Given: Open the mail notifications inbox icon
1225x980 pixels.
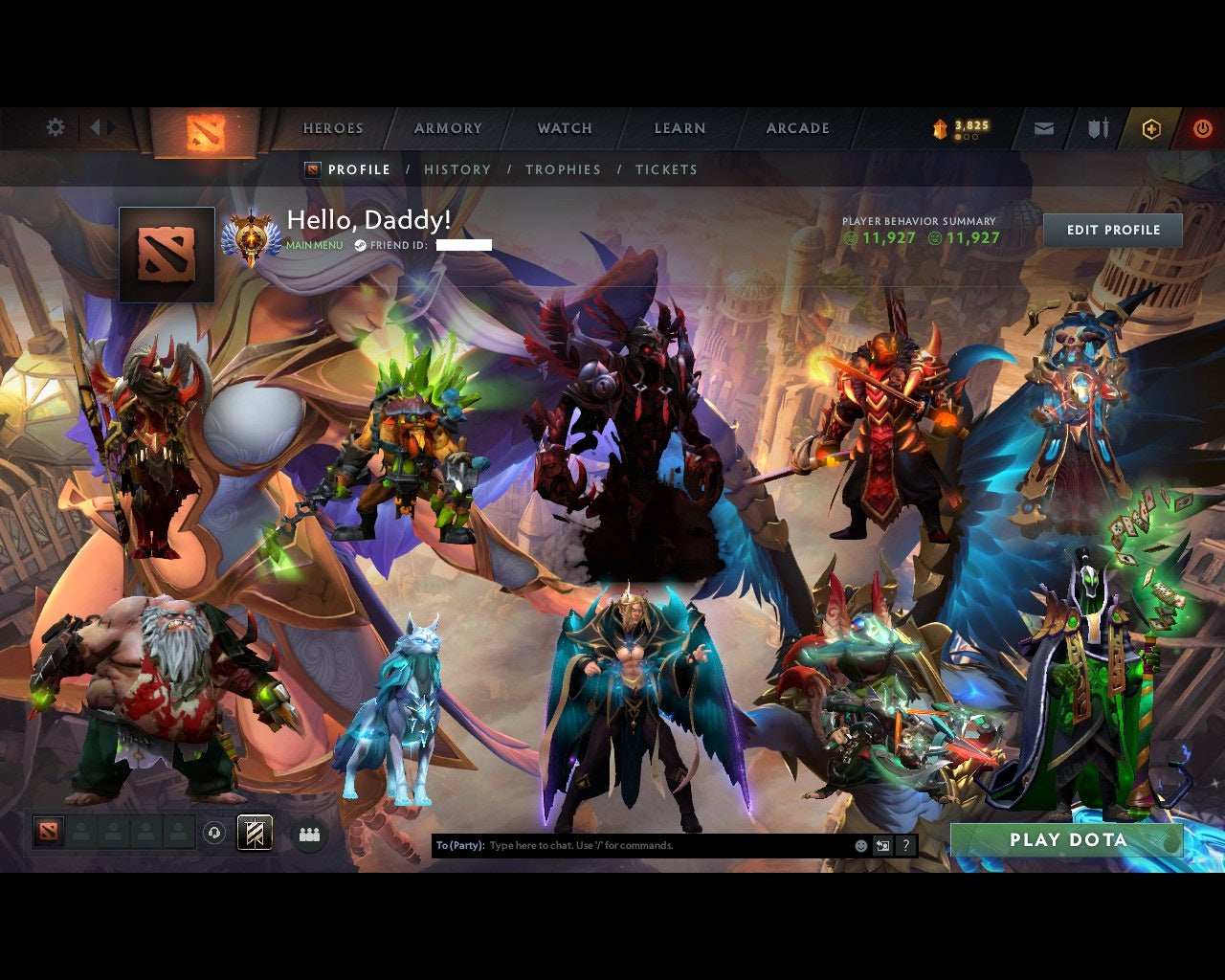Looking at the screenshot, I should tap(1042, 127).
